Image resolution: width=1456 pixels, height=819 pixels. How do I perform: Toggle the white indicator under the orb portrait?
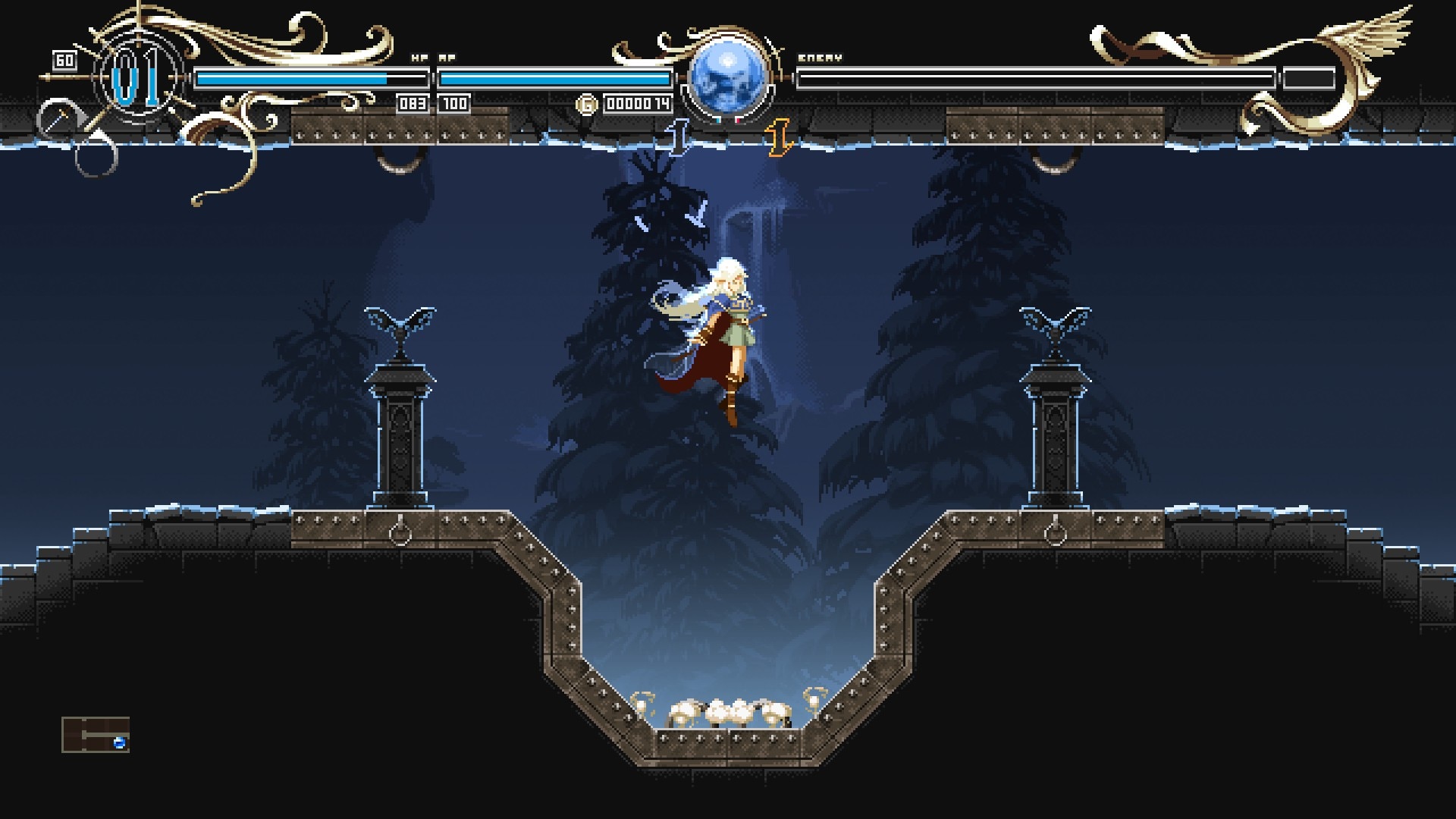pyautogui.click(x=716, y=118)
